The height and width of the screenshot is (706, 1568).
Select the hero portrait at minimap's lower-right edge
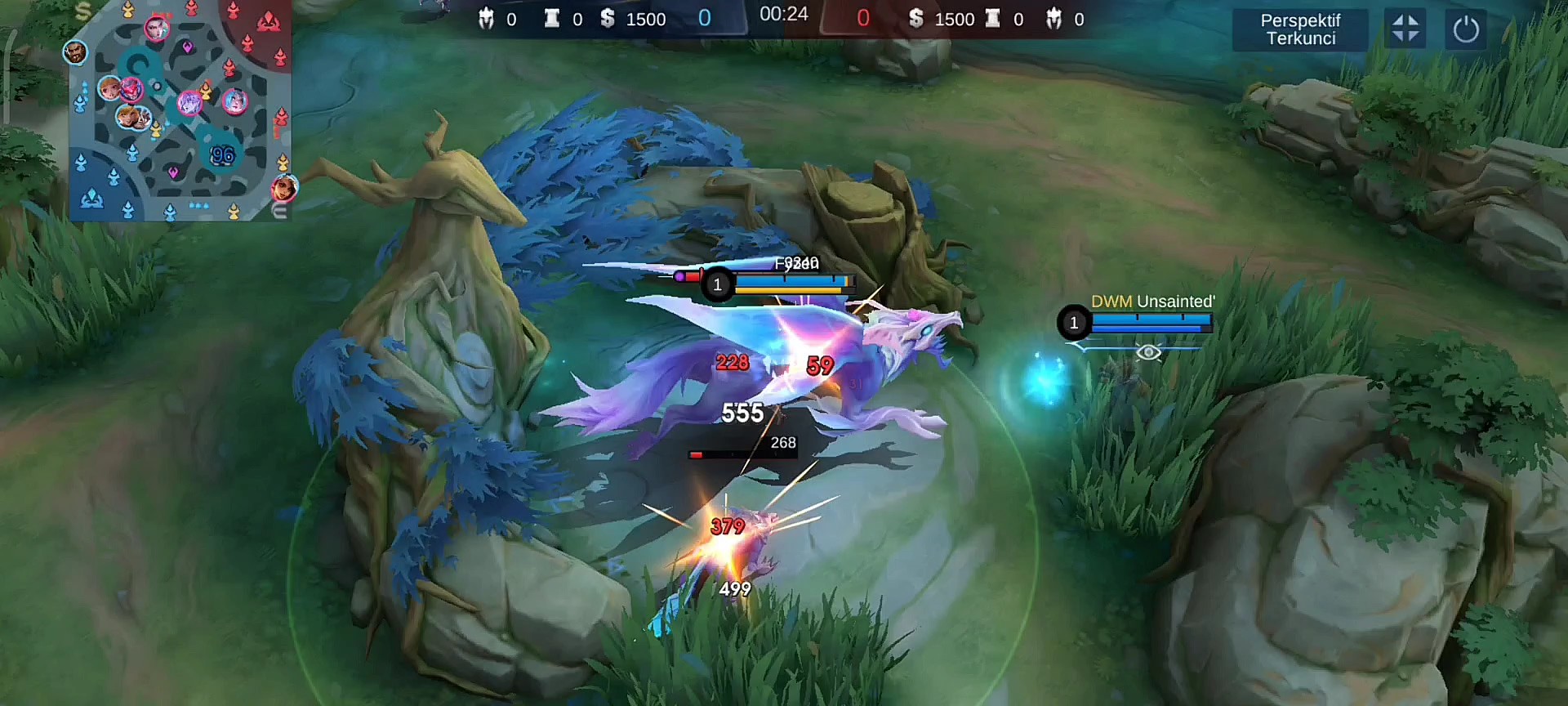tap(284, 188)
